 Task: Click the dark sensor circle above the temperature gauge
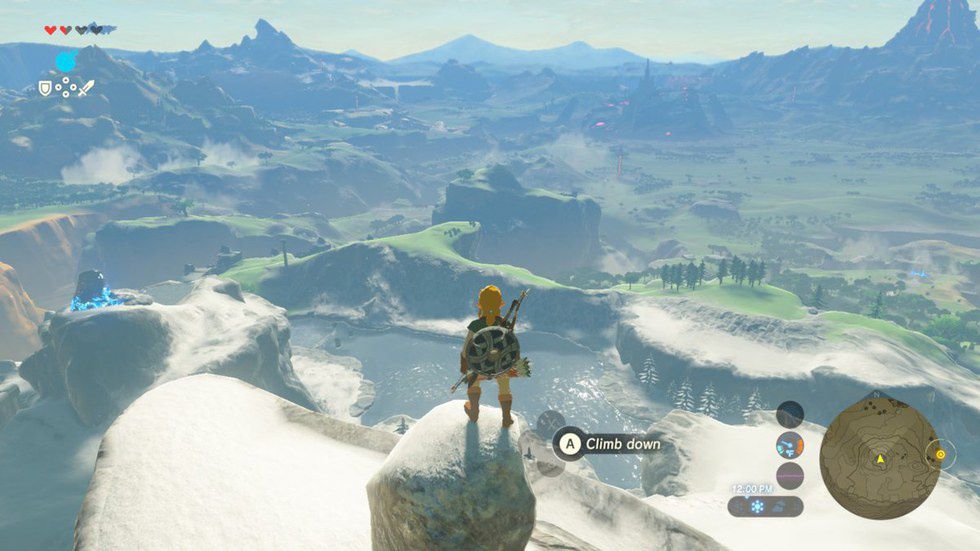coord(790,414)
